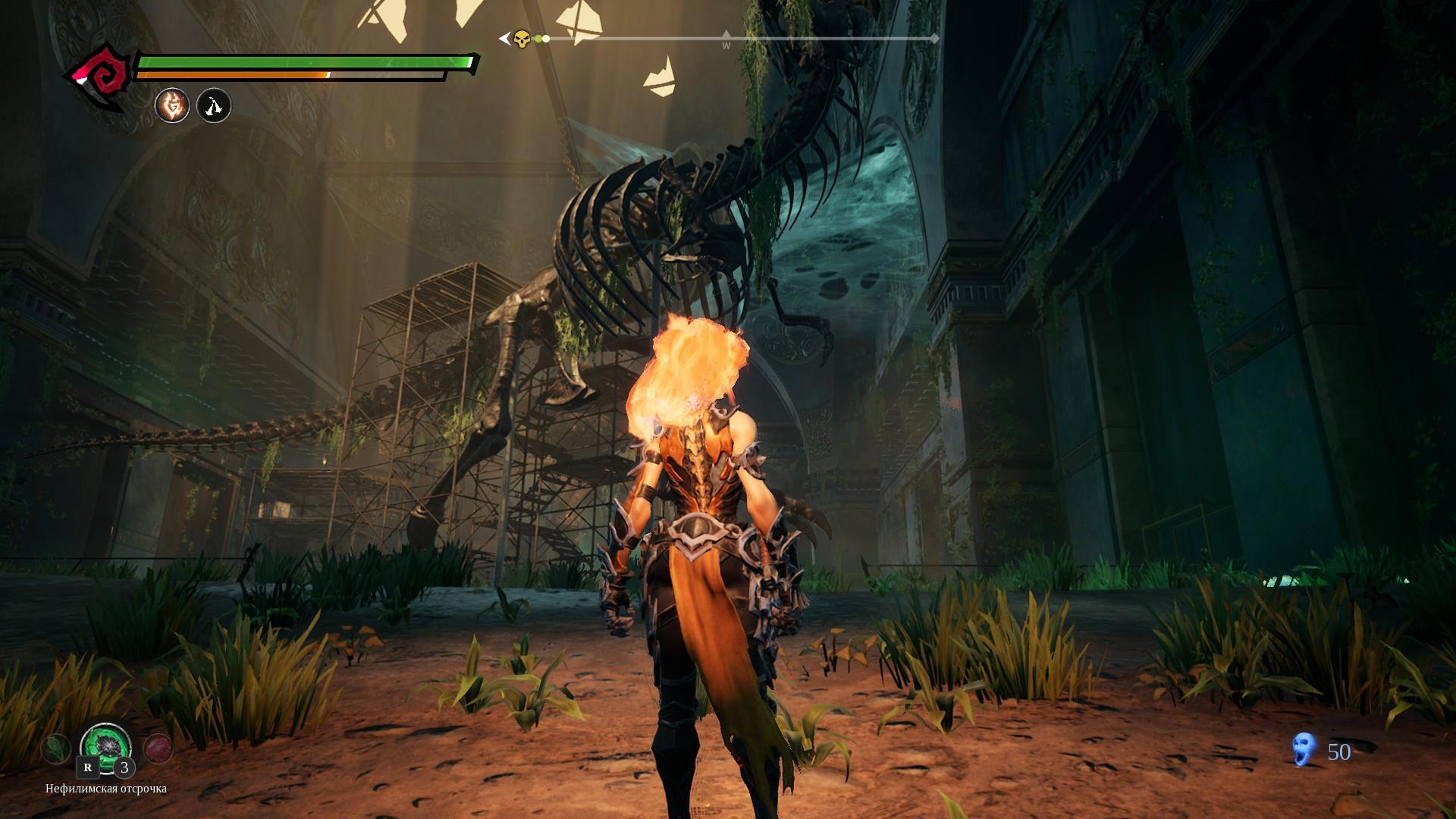The width and height of the screenshot is (1456, 819).
Task: Click the gold skull marker on the compass
Action: (x=522, y=39)
